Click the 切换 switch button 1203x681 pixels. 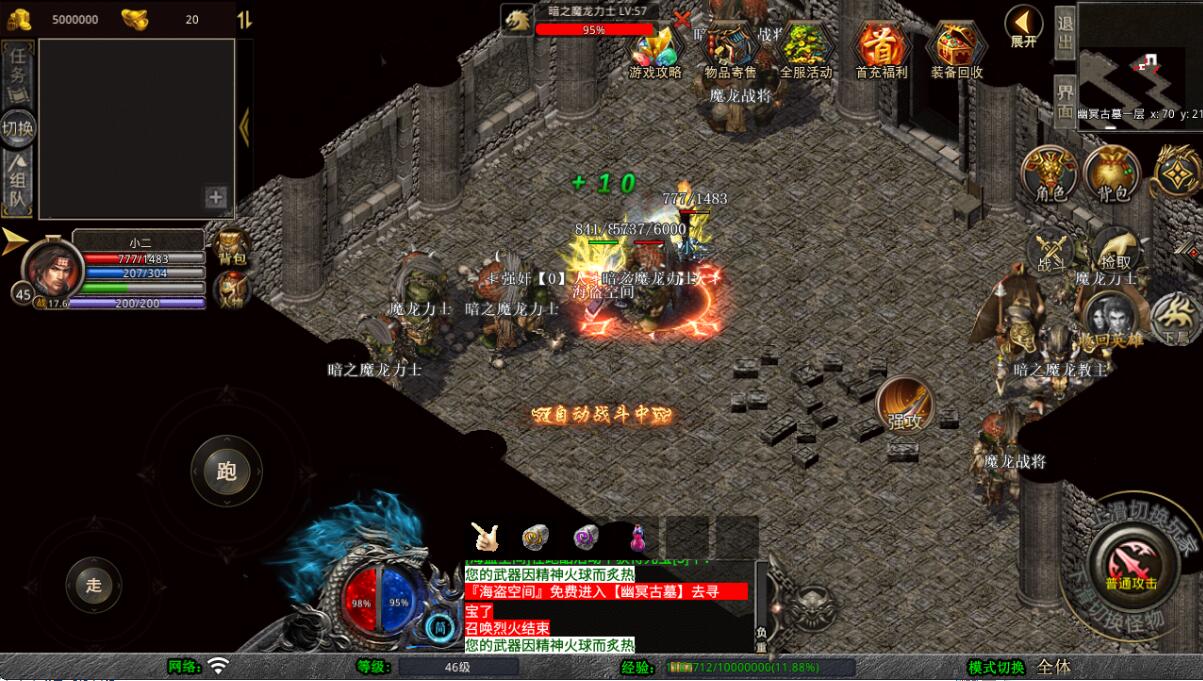[18, 128]
